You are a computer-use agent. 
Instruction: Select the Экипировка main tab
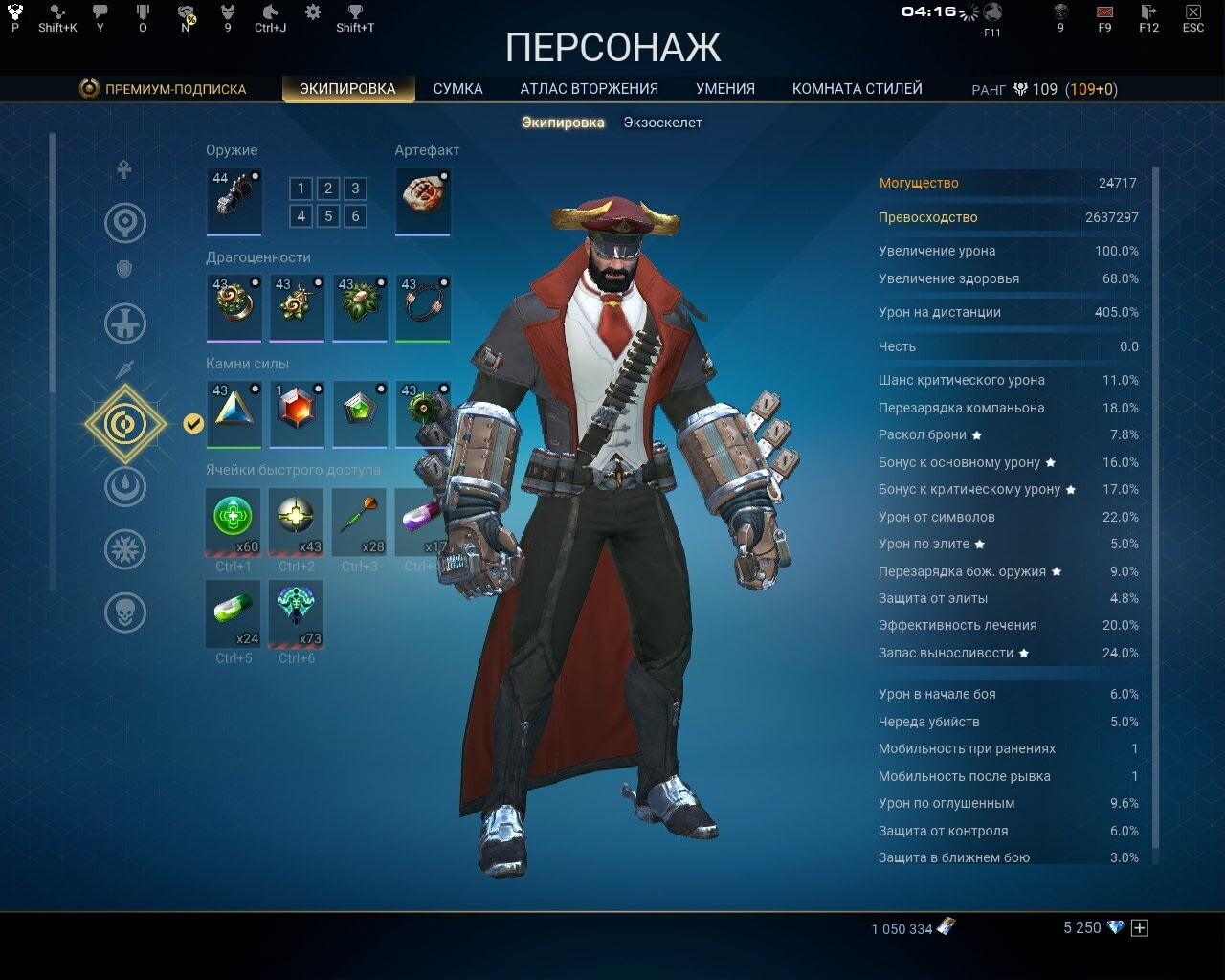(347, 89)
